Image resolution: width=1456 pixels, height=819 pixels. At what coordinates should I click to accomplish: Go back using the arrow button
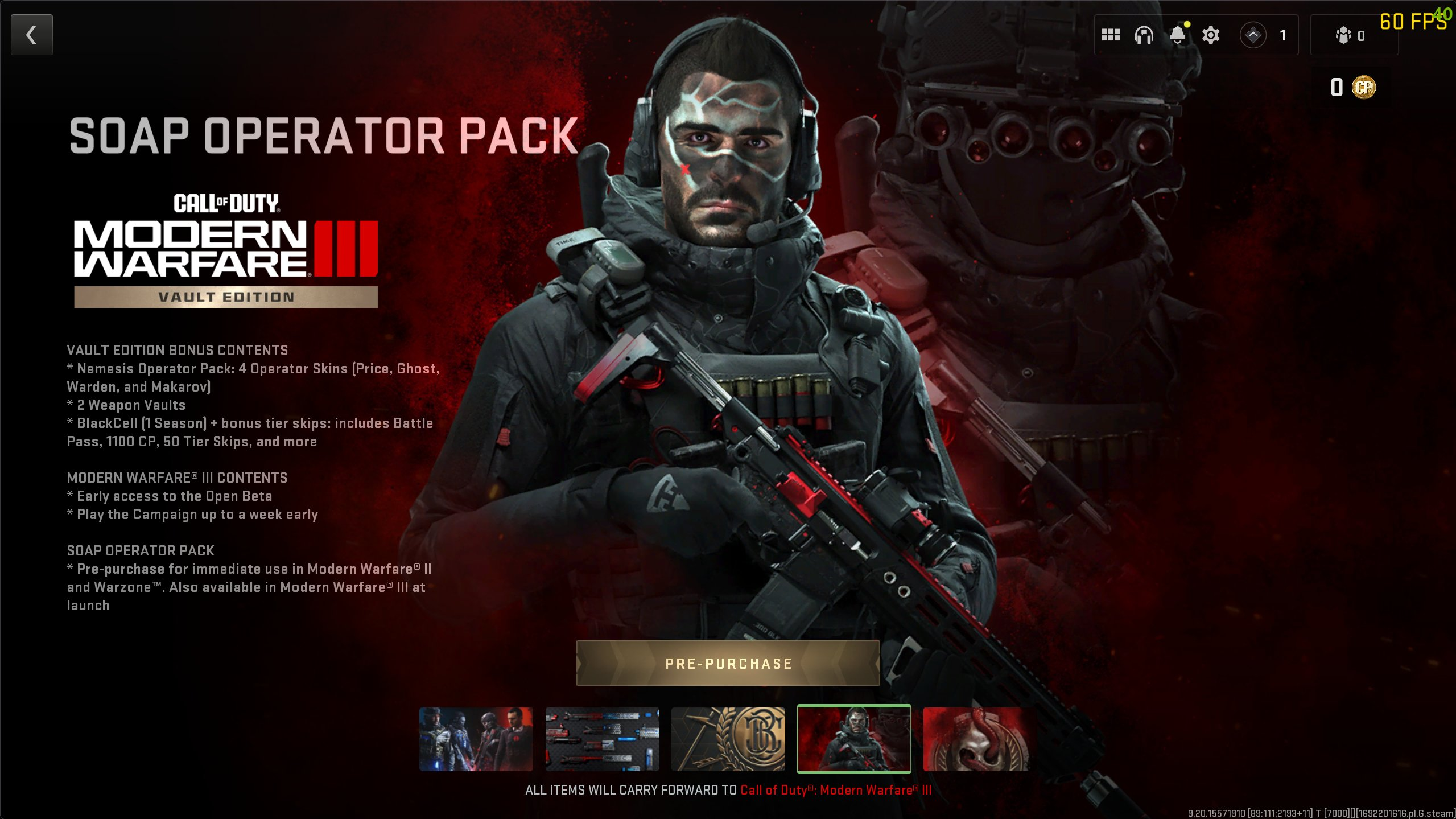[32, 35]
